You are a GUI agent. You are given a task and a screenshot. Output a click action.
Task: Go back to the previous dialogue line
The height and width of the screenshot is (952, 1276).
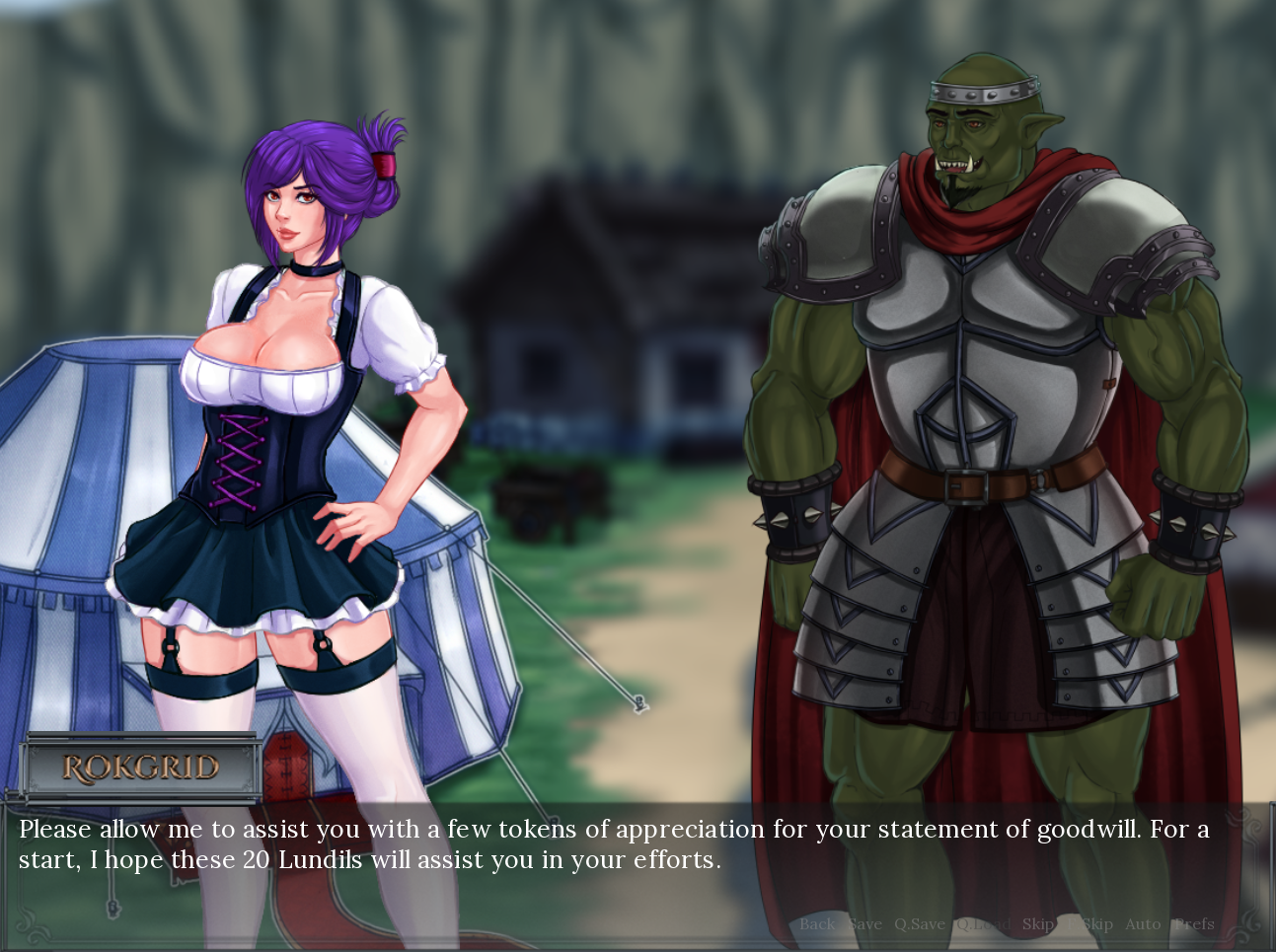click(817, 924)
